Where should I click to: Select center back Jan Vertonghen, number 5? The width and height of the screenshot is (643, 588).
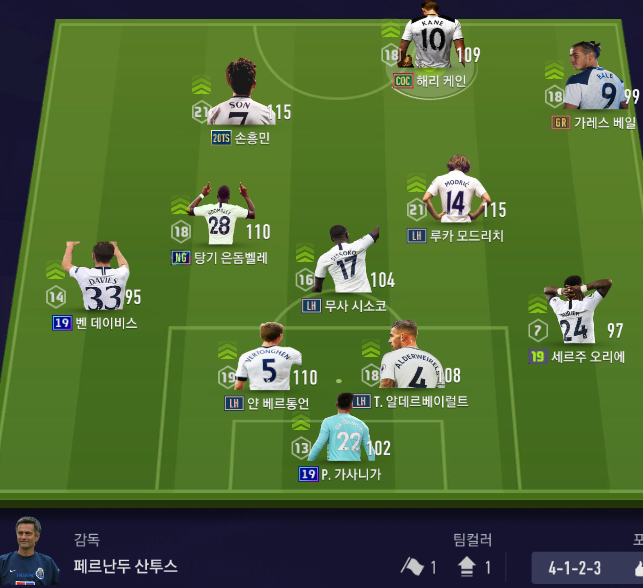pyautogui.click(x=267, y=362)
